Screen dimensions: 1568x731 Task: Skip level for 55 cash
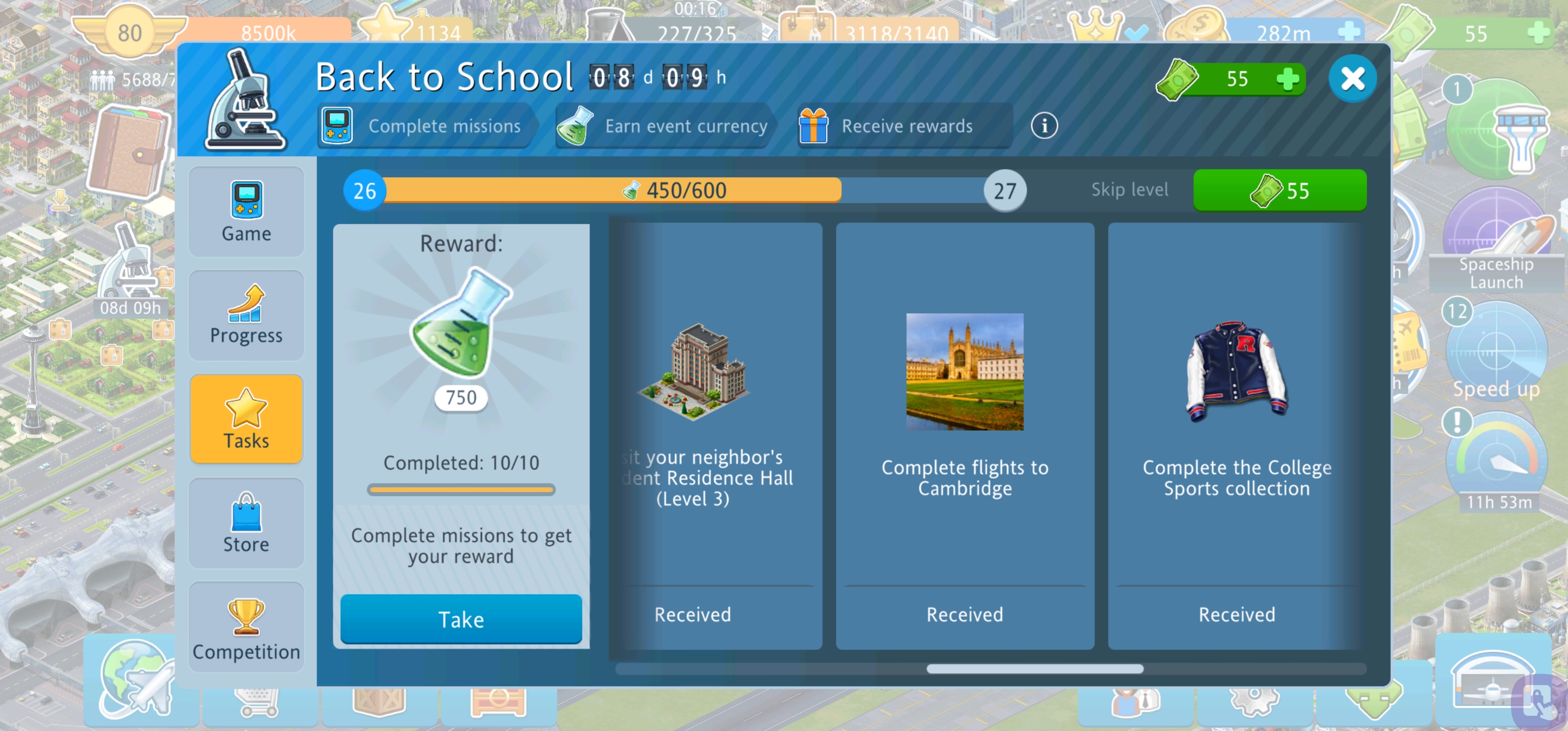click(1279, 190)
